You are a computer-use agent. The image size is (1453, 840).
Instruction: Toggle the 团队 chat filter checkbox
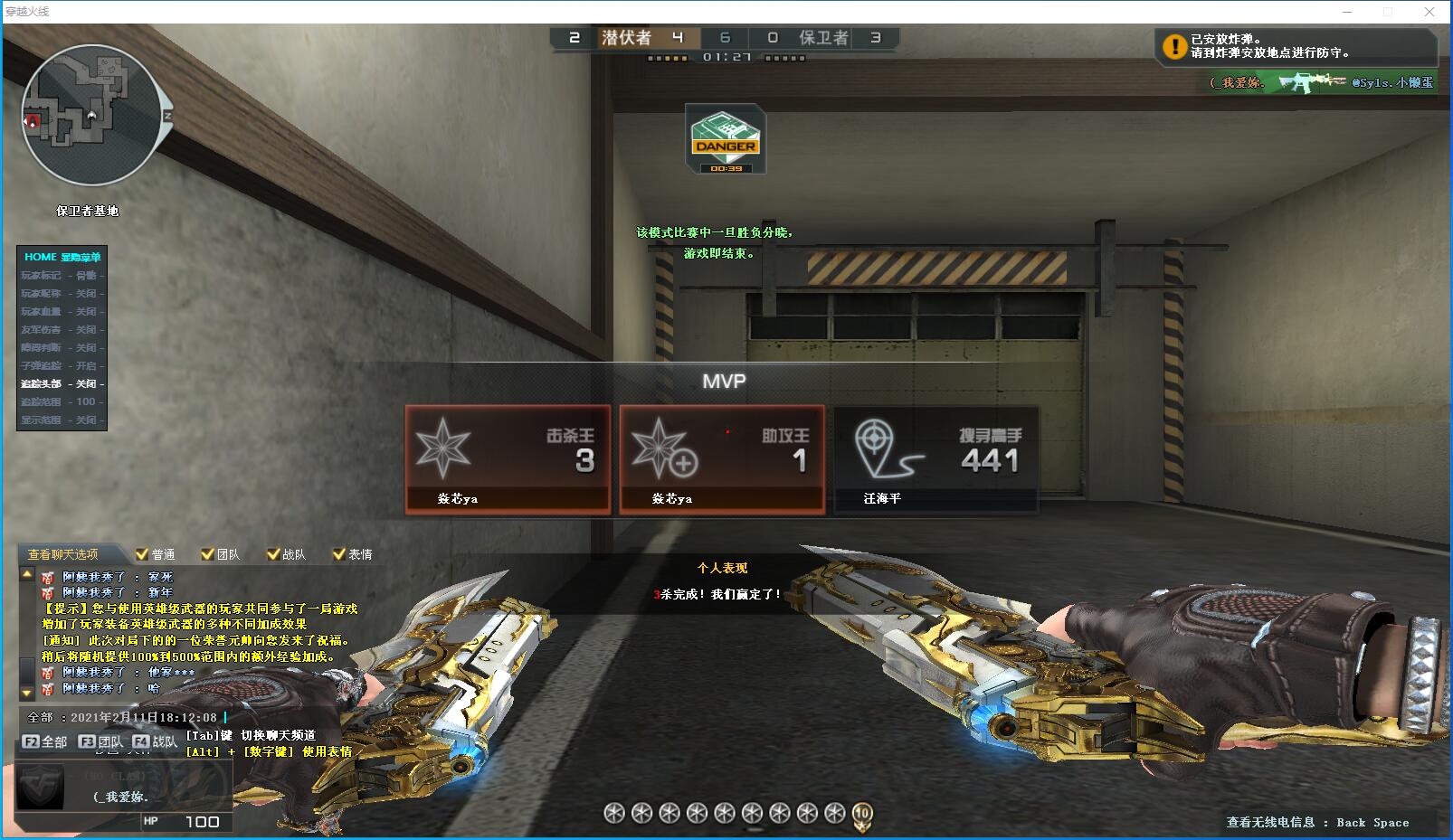click(208, 554)
